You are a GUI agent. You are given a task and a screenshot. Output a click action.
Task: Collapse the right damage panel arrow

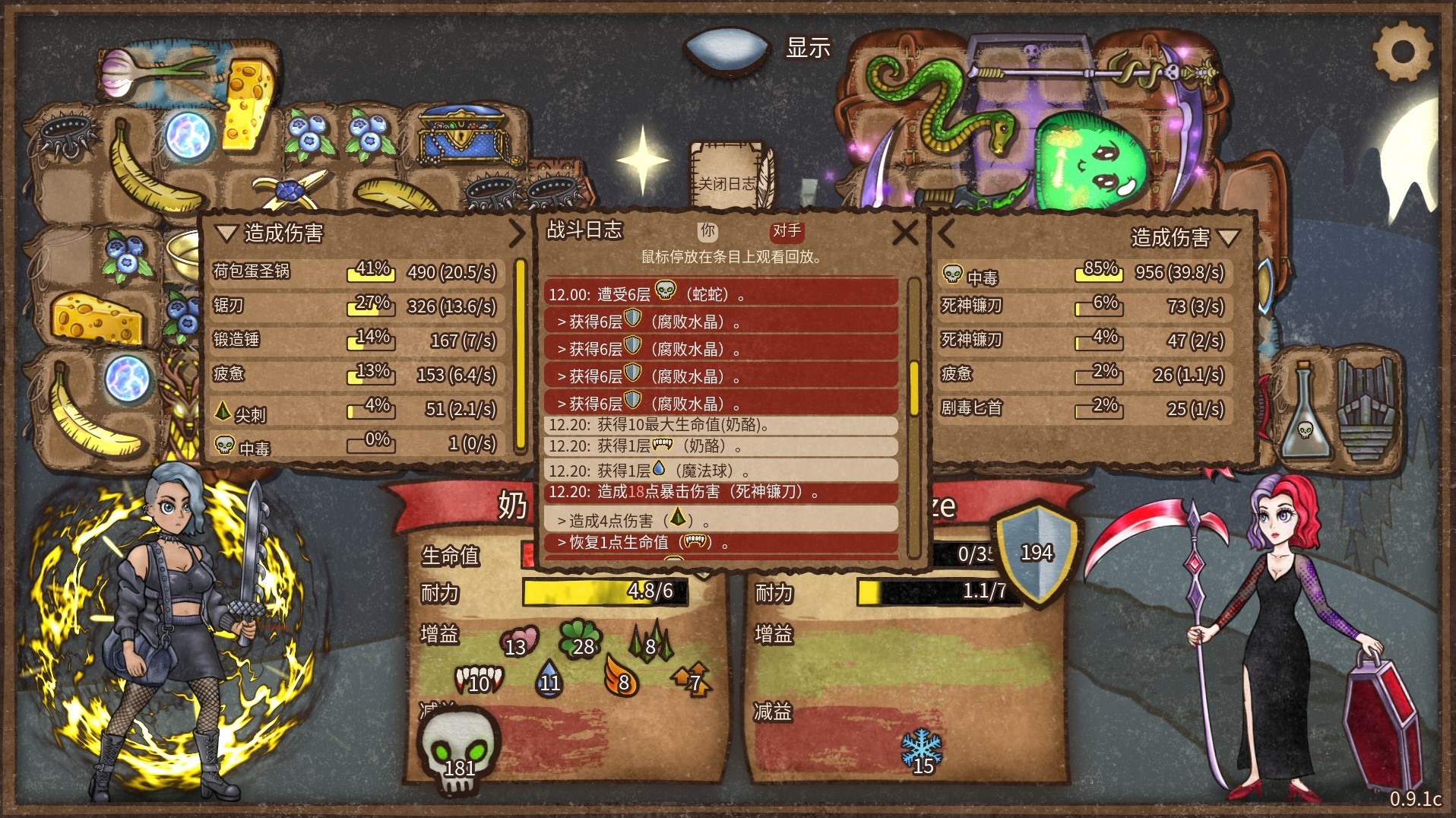(x=946, y=233)
